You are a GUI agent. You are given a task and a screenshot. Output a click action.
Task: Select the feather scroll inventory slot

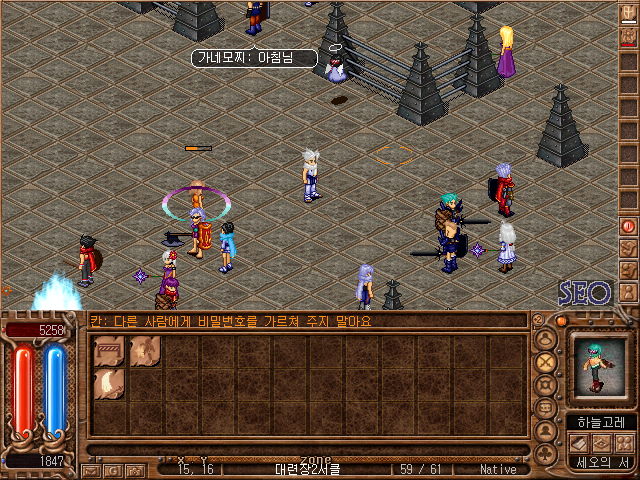[109, 384]
